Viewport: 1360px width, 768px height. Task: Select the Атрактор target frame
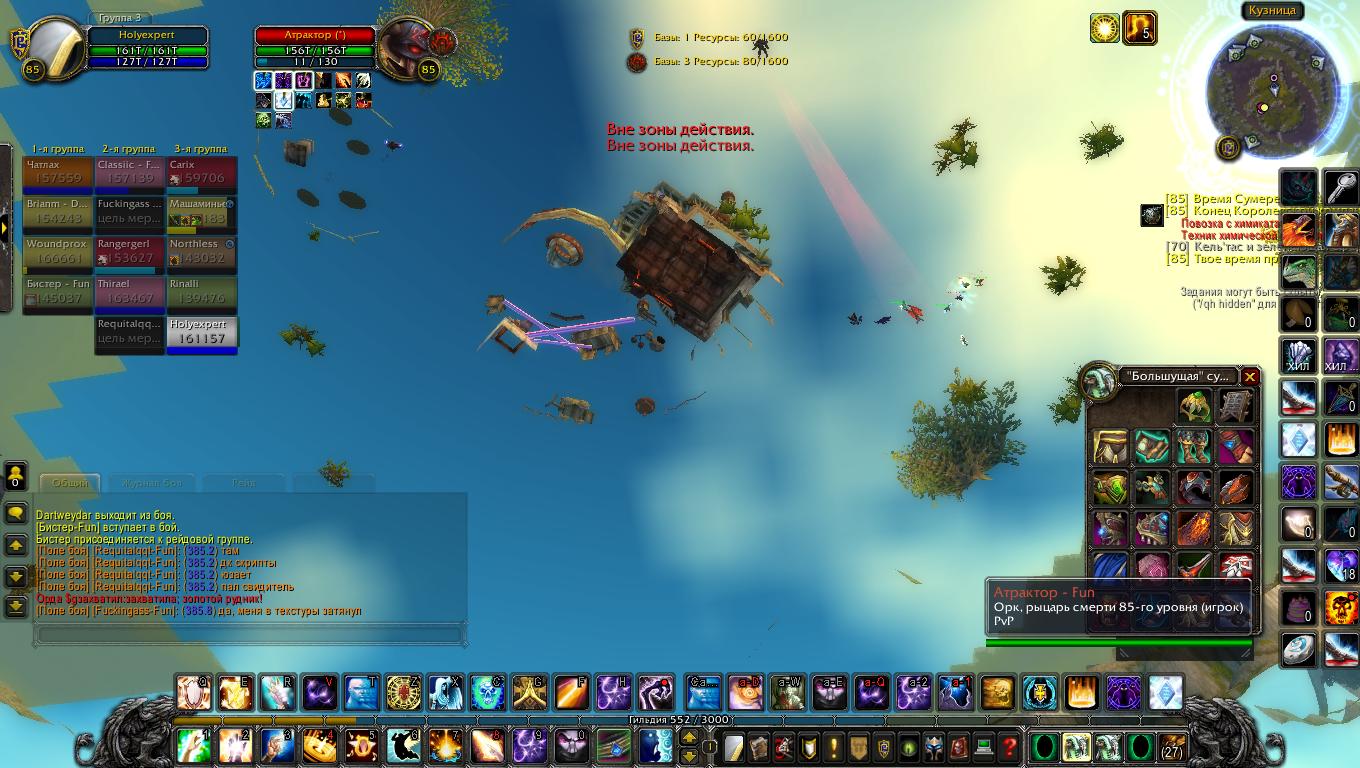click(316, 42)
